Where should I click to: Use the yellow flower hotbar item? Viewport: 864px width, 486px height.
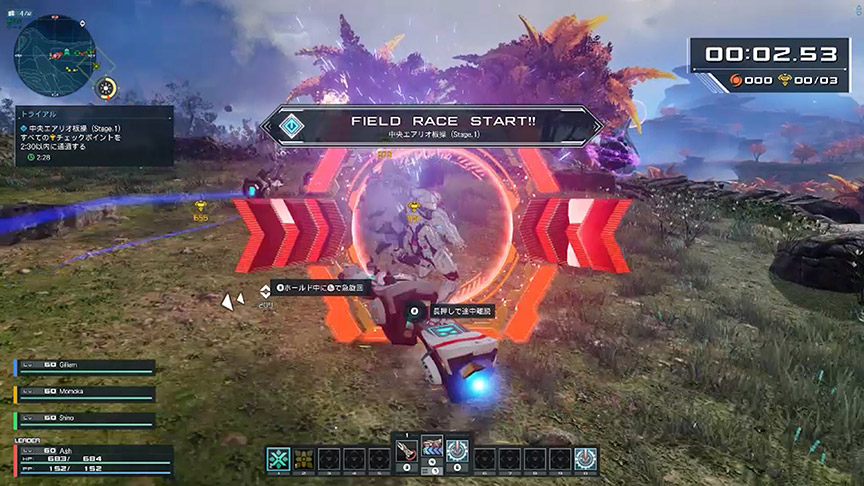(303, 459)
